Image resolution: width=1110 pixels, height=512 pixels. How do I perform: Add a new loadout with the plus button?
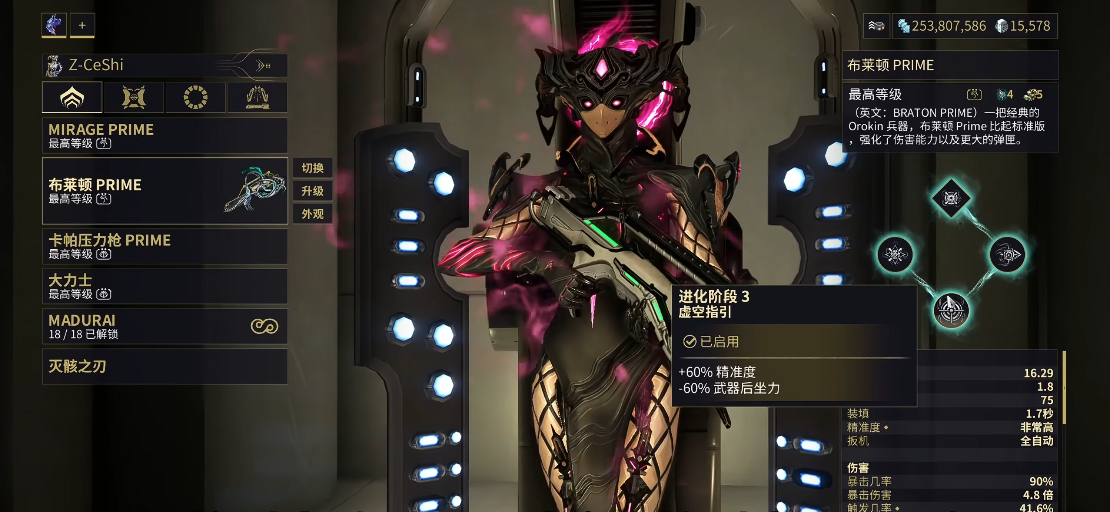point(82,25)
